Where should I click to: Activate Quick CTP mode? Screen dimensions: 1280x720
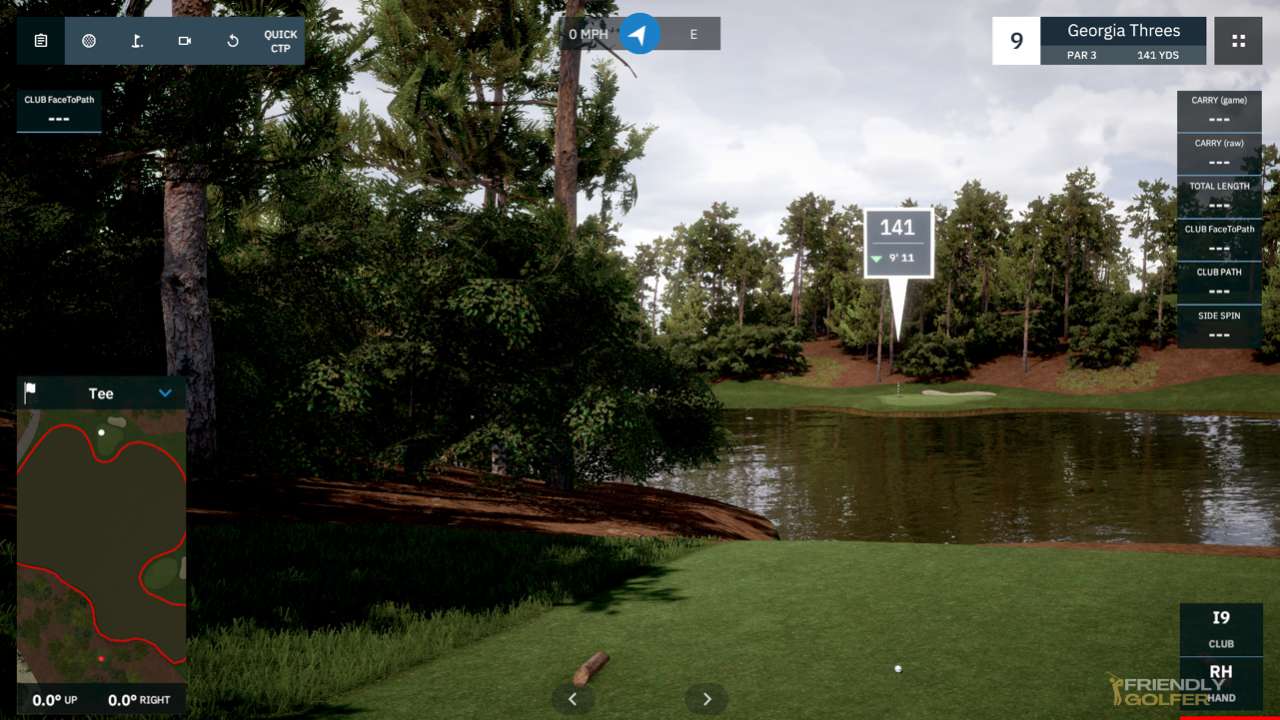281,41
